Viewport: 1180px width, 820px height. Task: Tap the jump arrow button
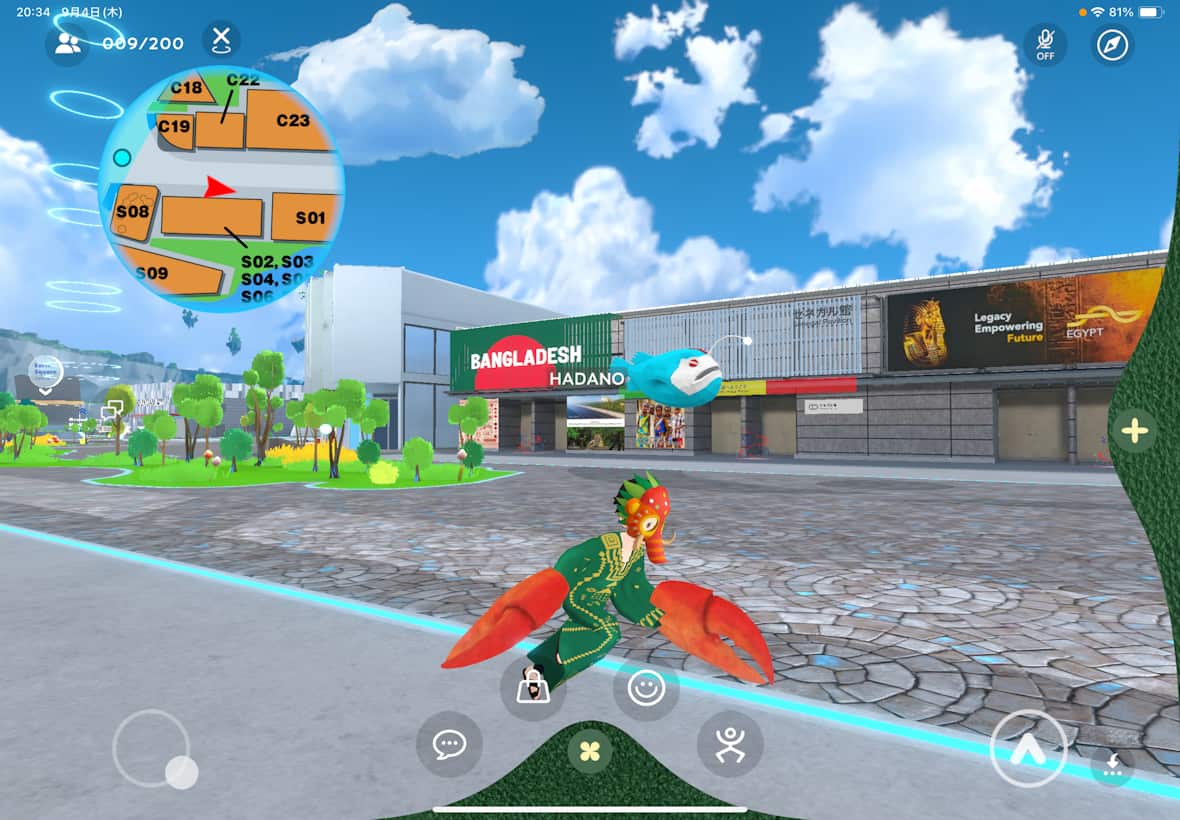coord(1029,750)
